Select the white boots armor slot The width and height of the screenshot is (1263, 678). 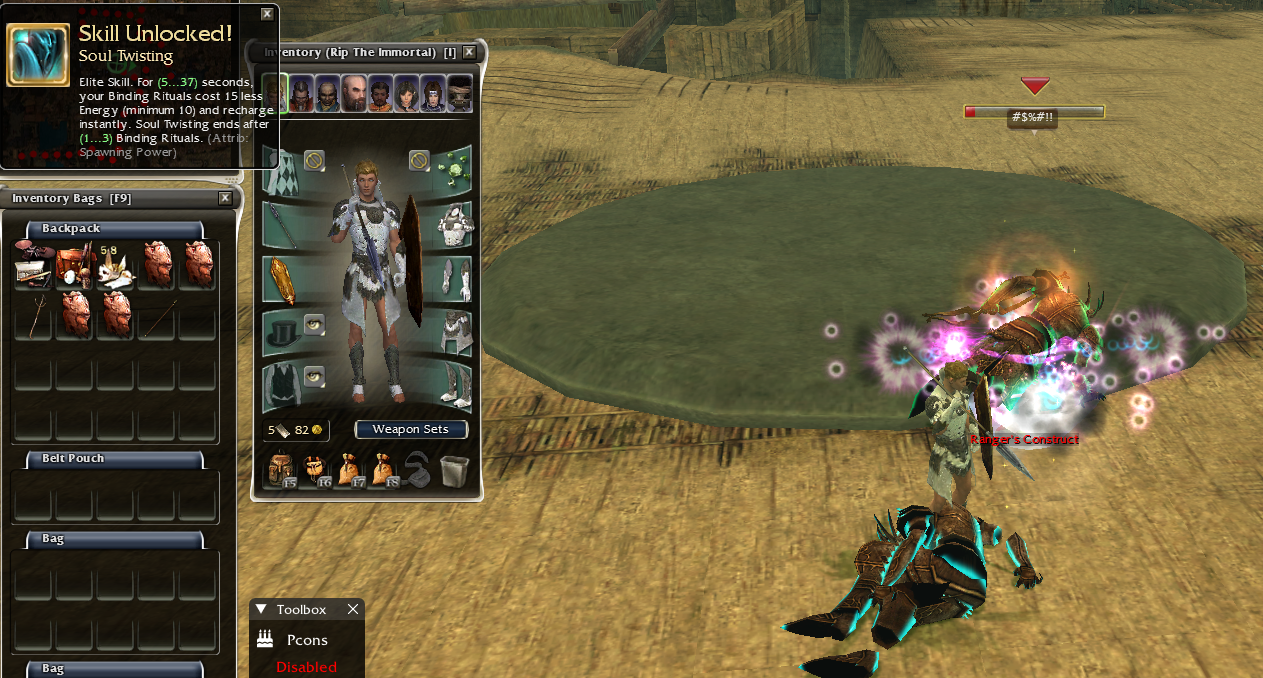(454, 386)
